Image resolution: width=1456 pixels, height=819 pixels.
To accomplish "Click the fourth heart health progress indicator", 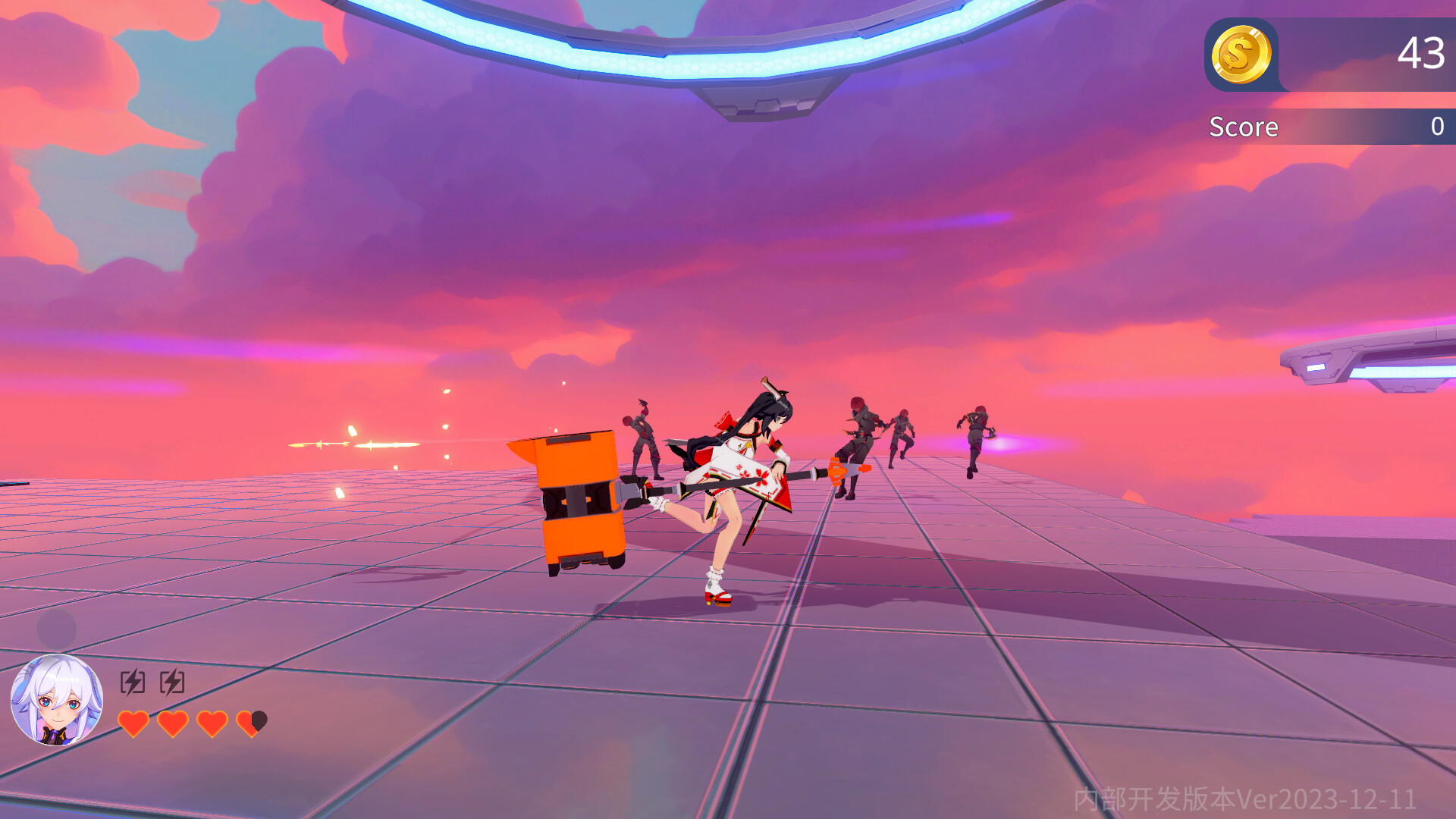I will 250,723.
